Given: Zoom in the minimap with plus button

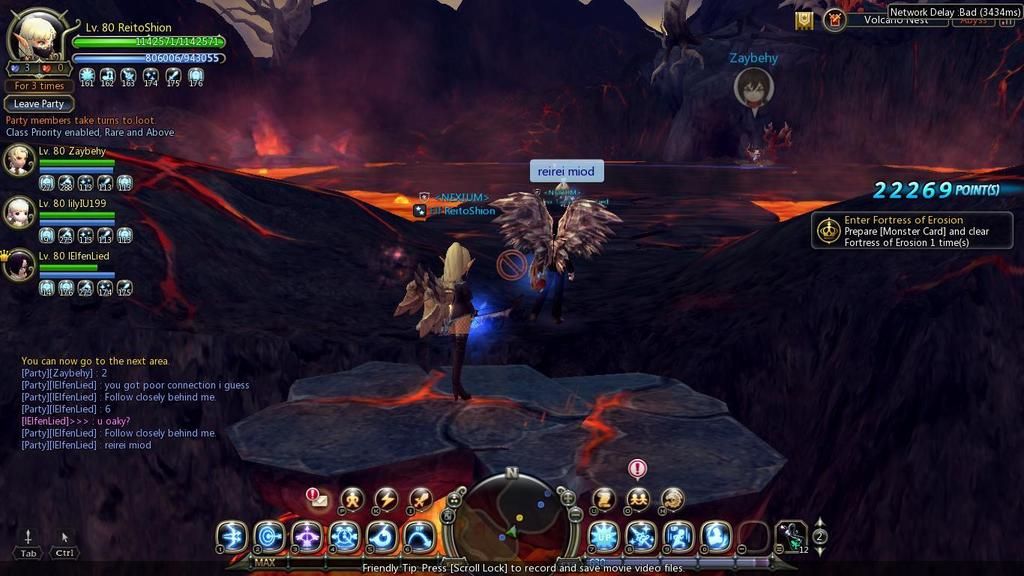Looking at the screenshot, I should coord(568,497).
